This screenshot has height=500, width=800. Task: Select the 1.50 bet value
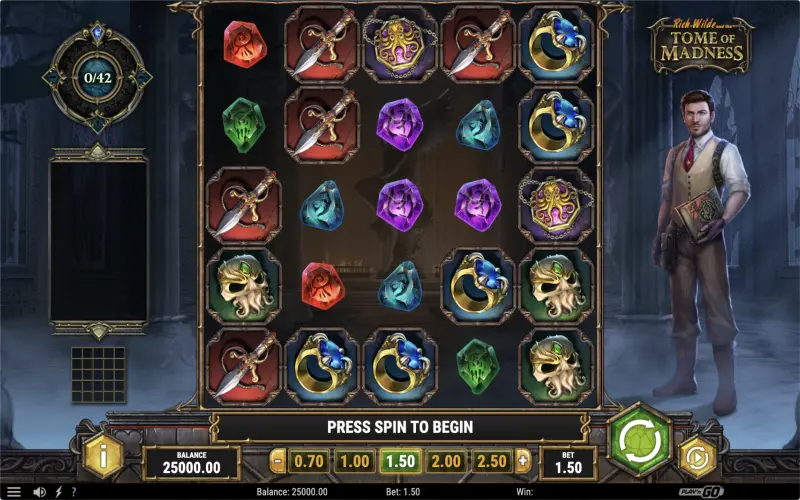pos(400,462)
